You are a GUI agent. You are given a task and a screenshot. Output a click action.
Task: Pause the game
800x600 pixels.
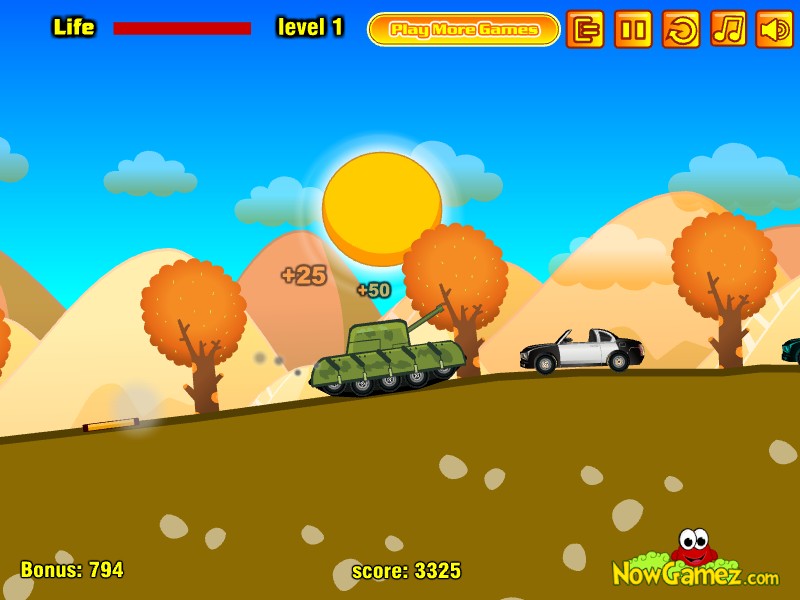click(633, 29)
